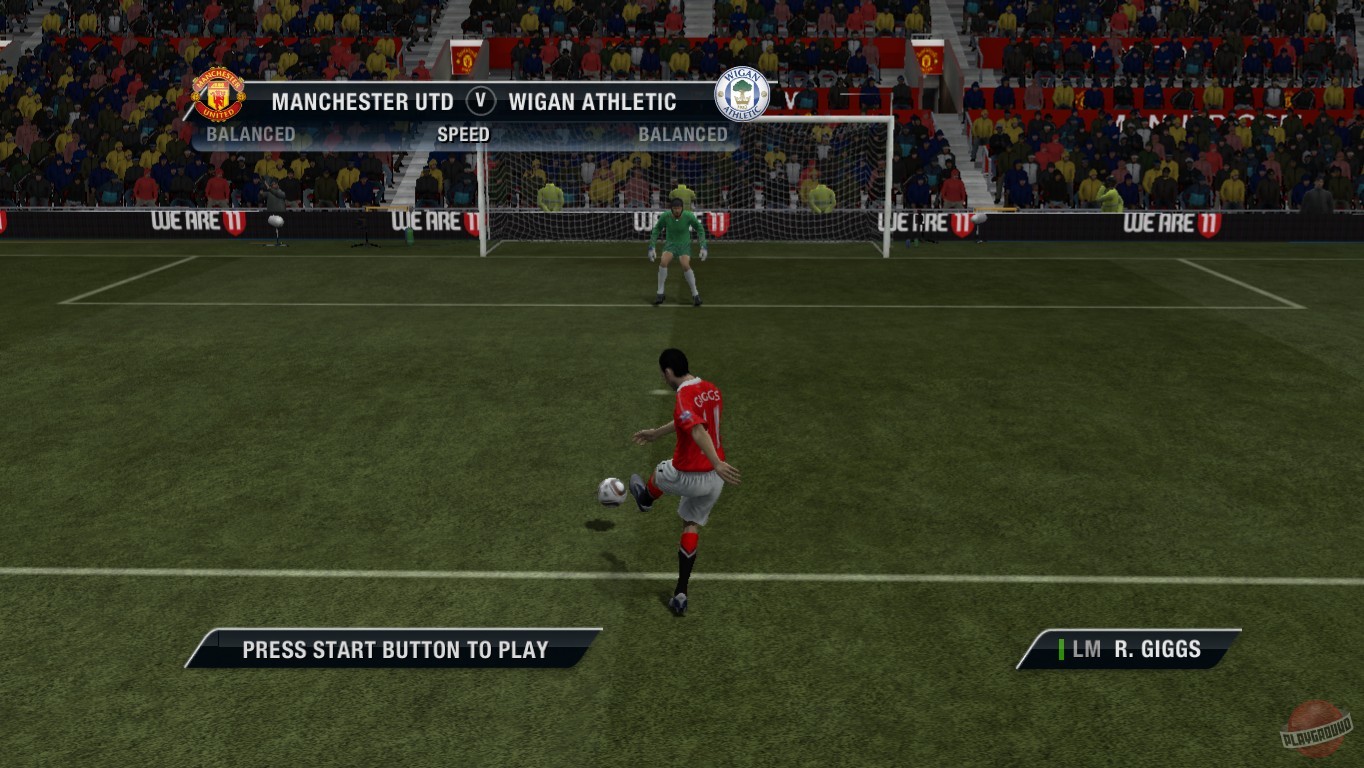The height and width of the screenshot is (768, 1364).
Task: Click the Wigan Athletic club badge
Action: coord(741,95)
